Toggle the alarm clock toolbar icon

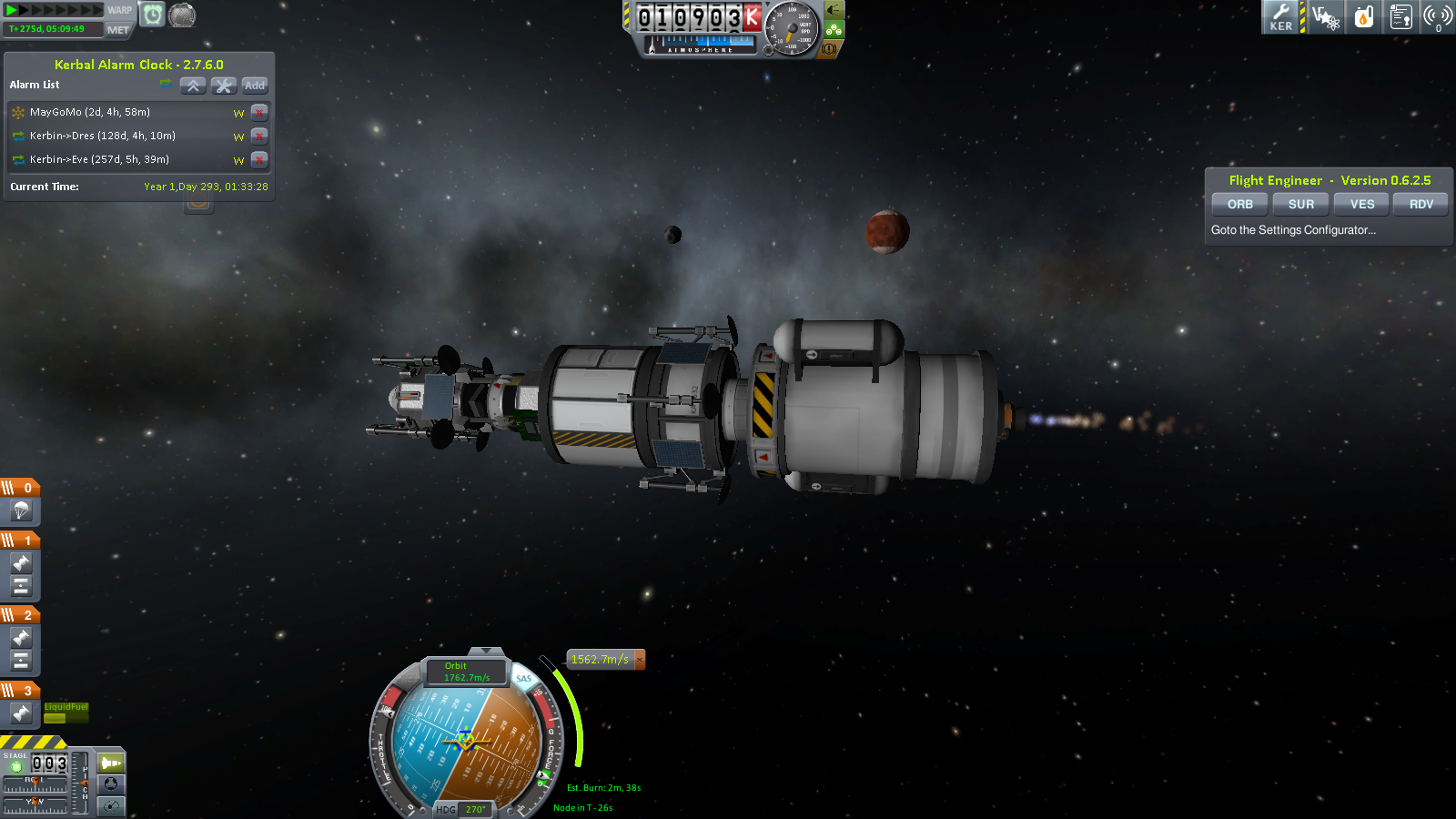pyautogui.click(x=153, y=15)
